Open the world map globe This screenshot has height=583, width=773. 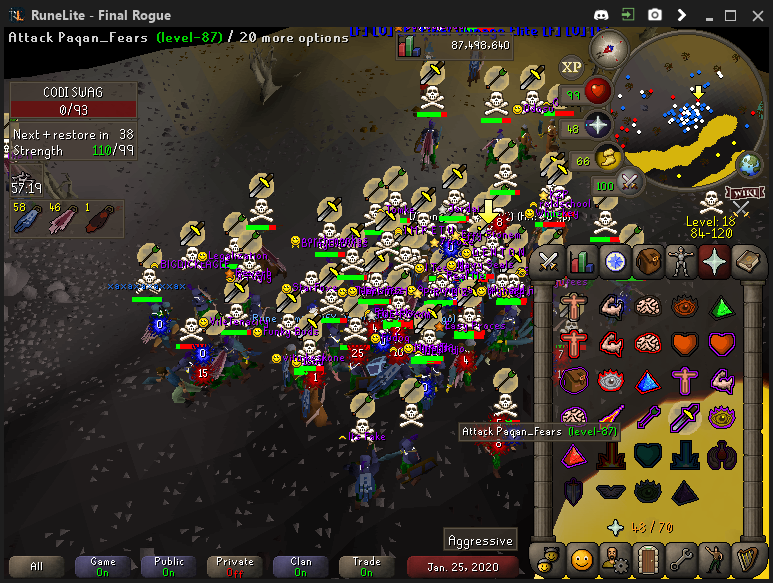[x=747, y=165]
